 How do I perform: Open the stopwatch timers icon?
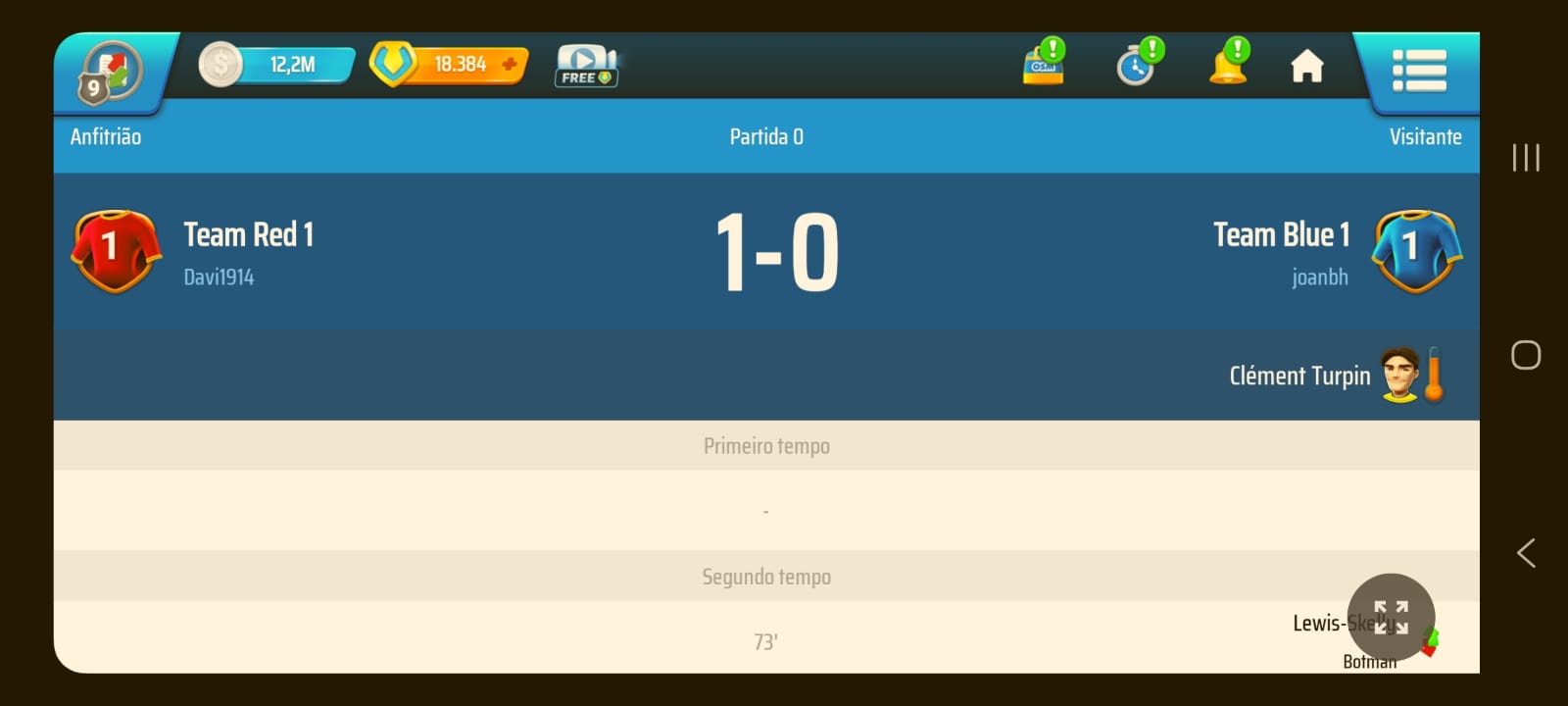tap(1138, 65)
